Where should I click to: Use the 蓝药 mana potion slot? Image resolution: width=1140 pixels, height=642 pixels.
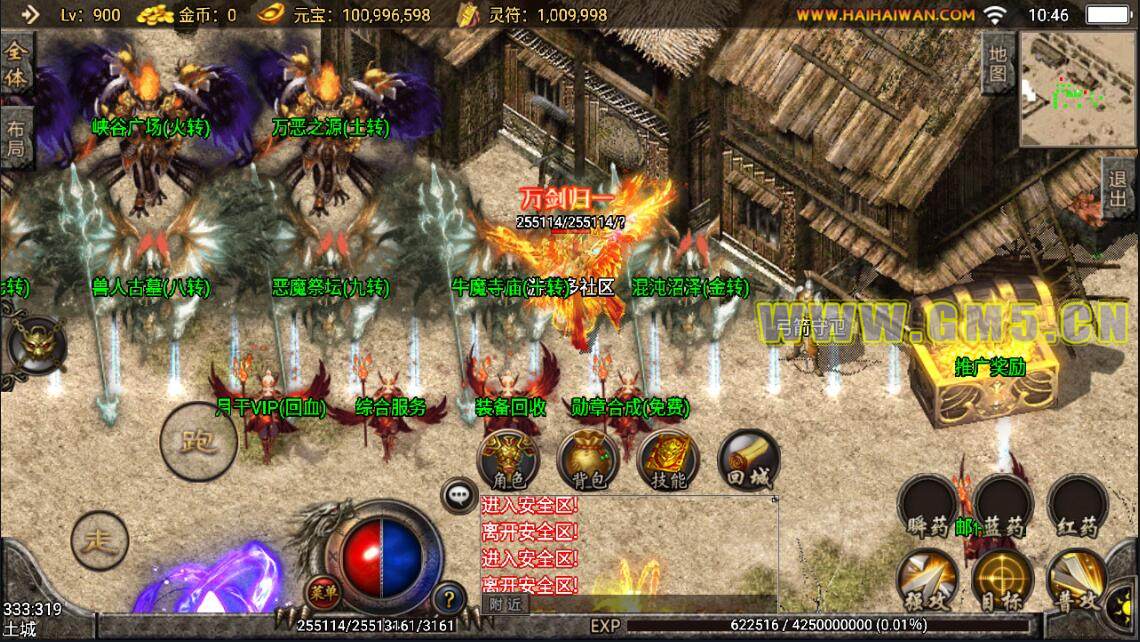(1003, 507)
